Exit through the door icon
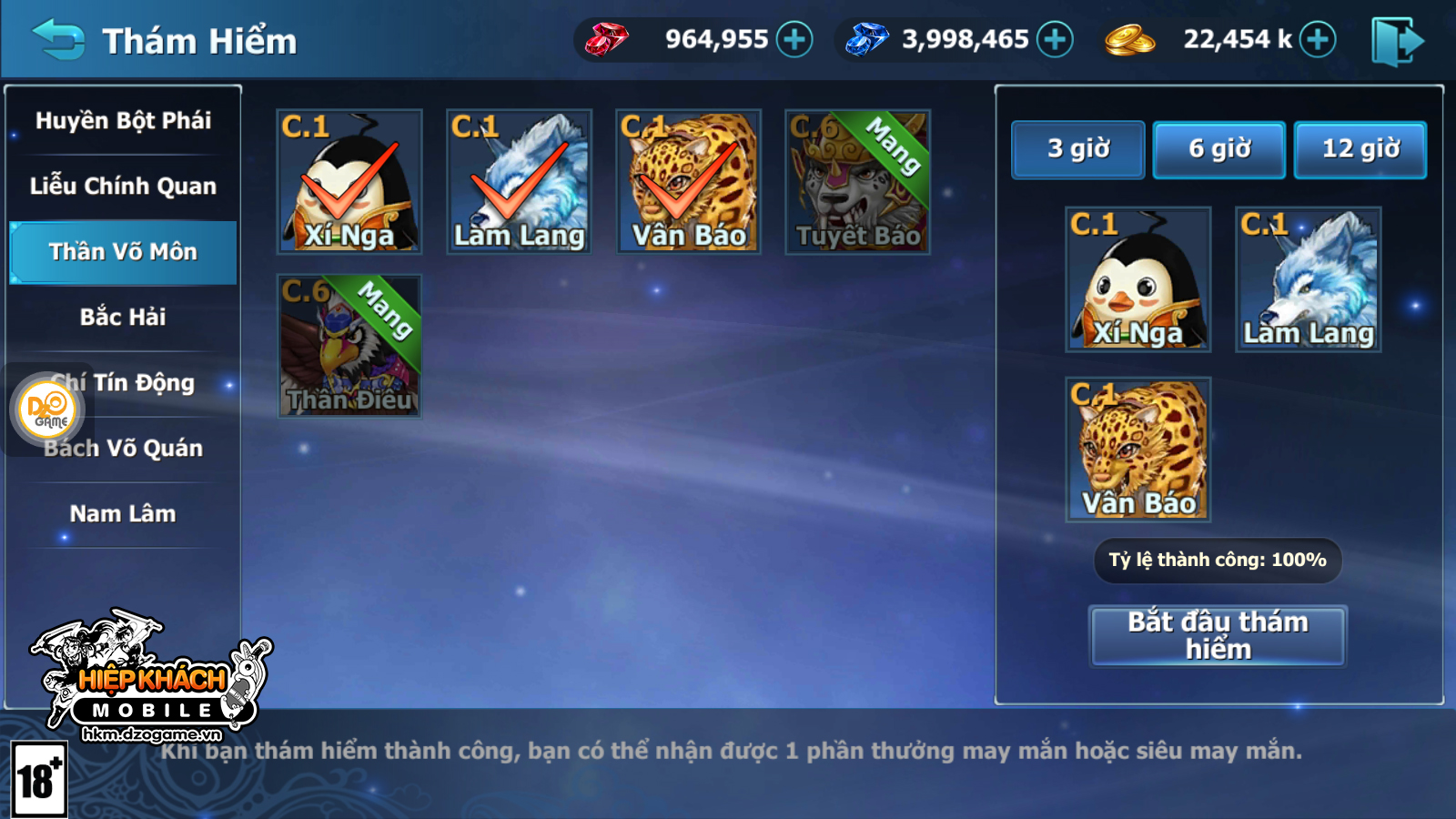Viewport: 1456px width, 819px height. [1396, 41]
